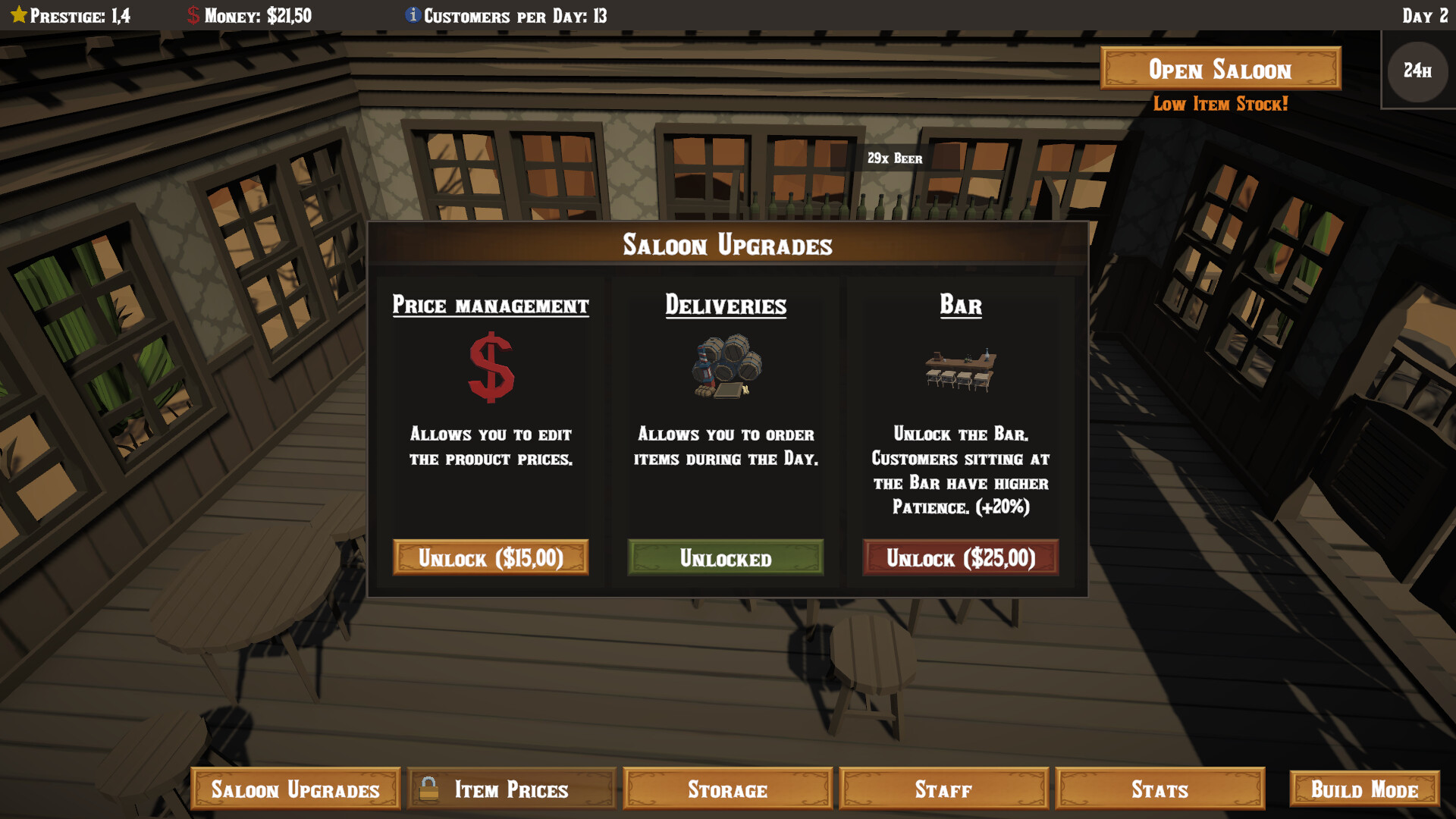Click the padlock icon on Item Prices button
The height and width of the screenshot is (819, 1456).
tap(430, 789)
